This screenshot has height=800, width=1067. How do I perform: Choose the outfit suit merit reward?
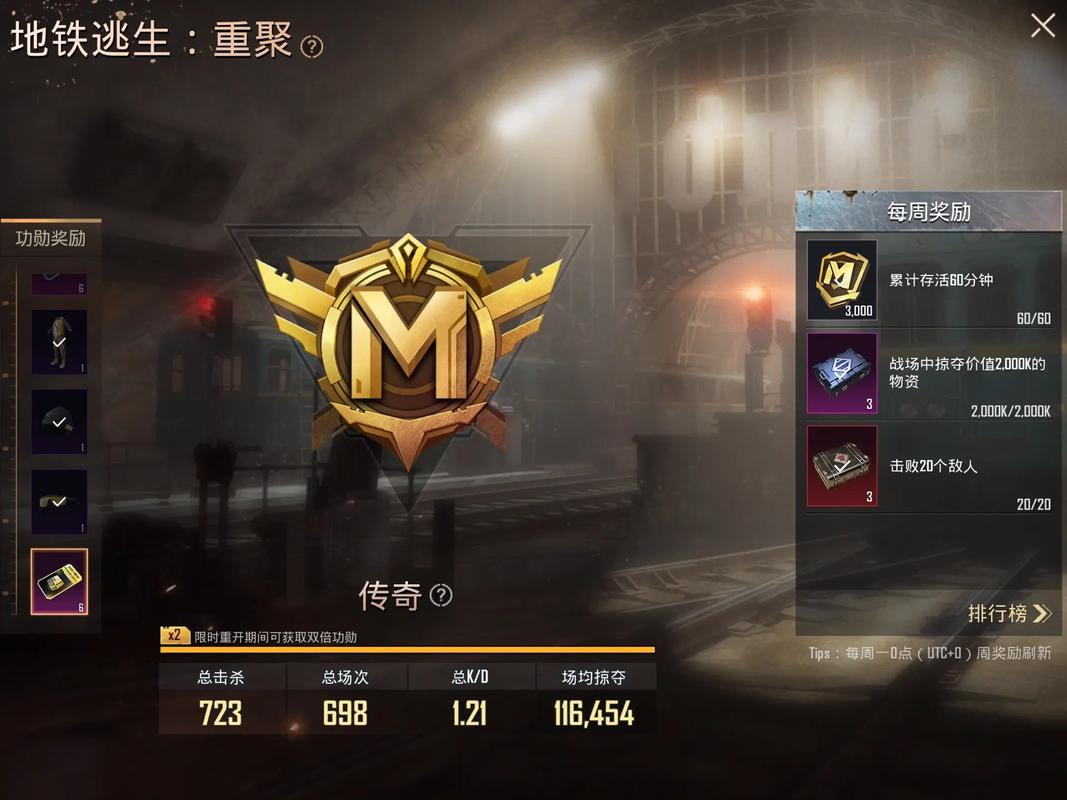pyautogui.click(x=59, y=342)
